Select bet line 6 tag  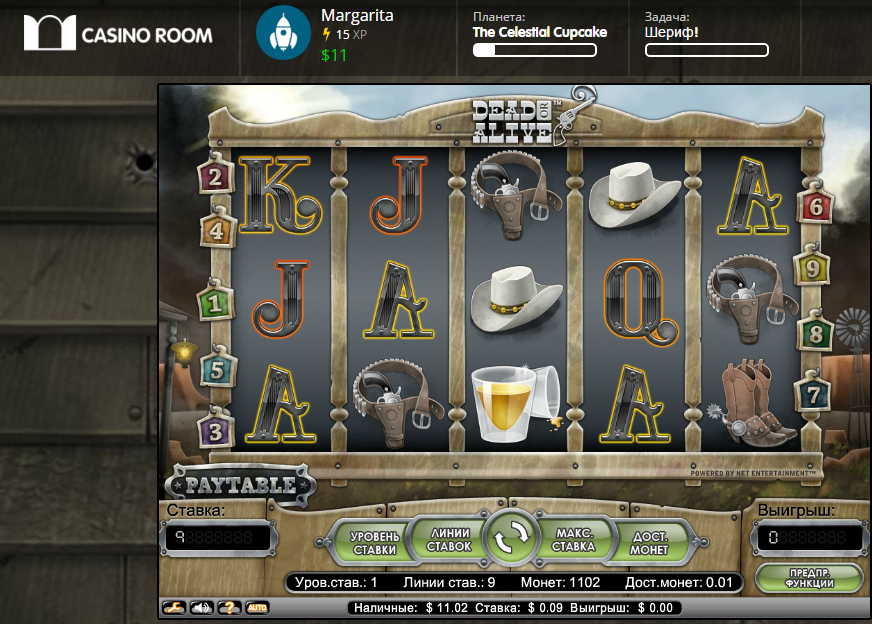click(815, 207)
